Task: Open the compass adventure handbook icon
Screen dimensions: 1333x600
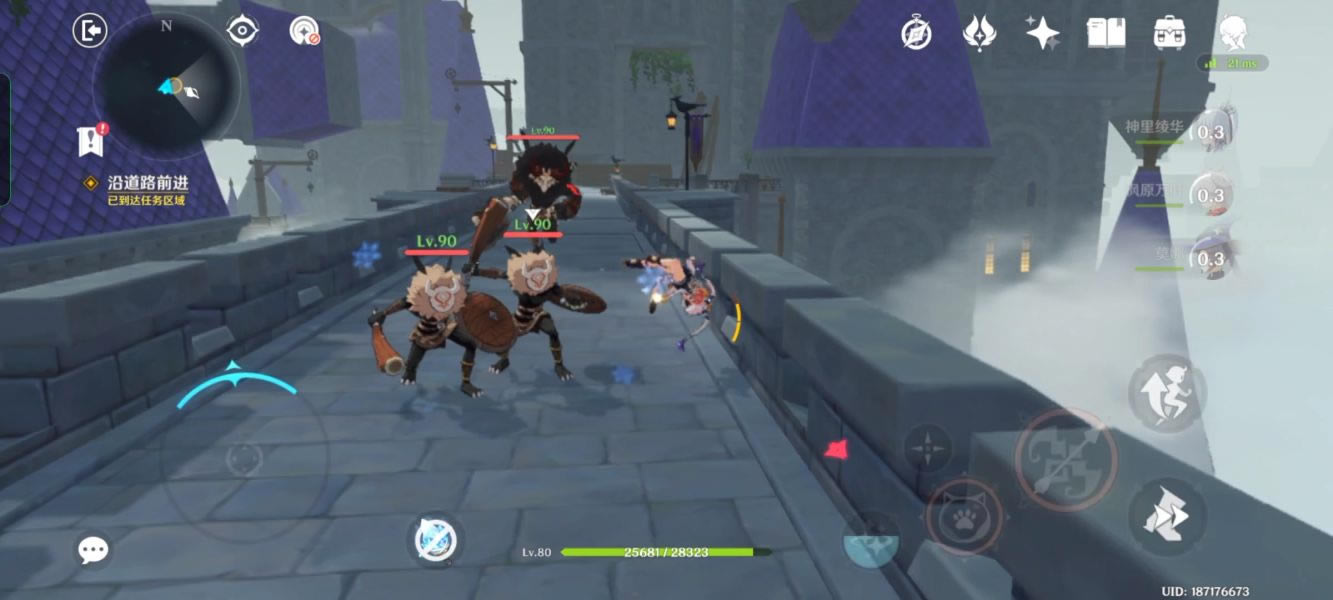Action: [916, 34]
